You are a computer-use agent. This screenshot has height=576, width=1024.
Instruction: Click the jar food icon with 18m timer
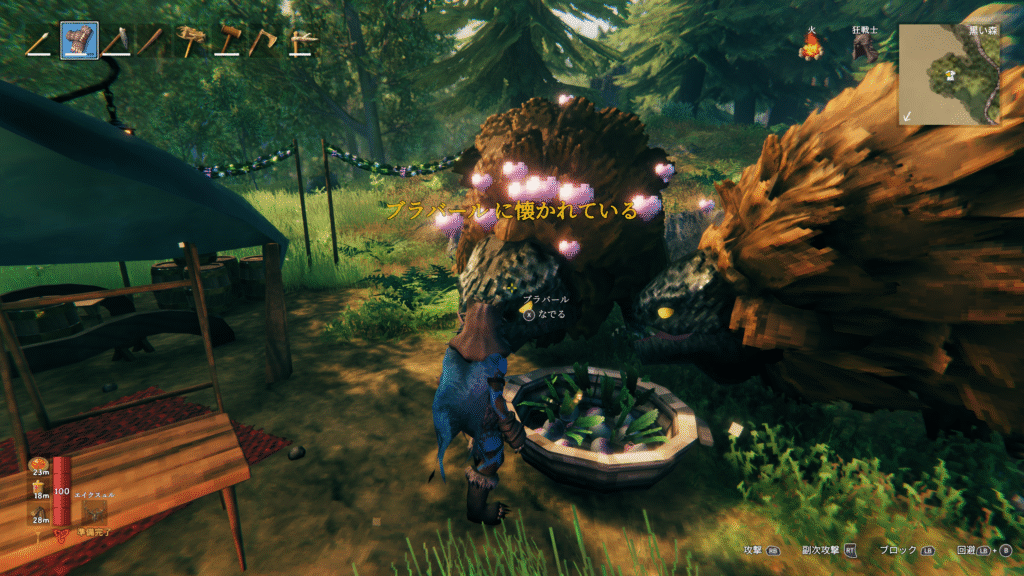(x=39, y=487)
